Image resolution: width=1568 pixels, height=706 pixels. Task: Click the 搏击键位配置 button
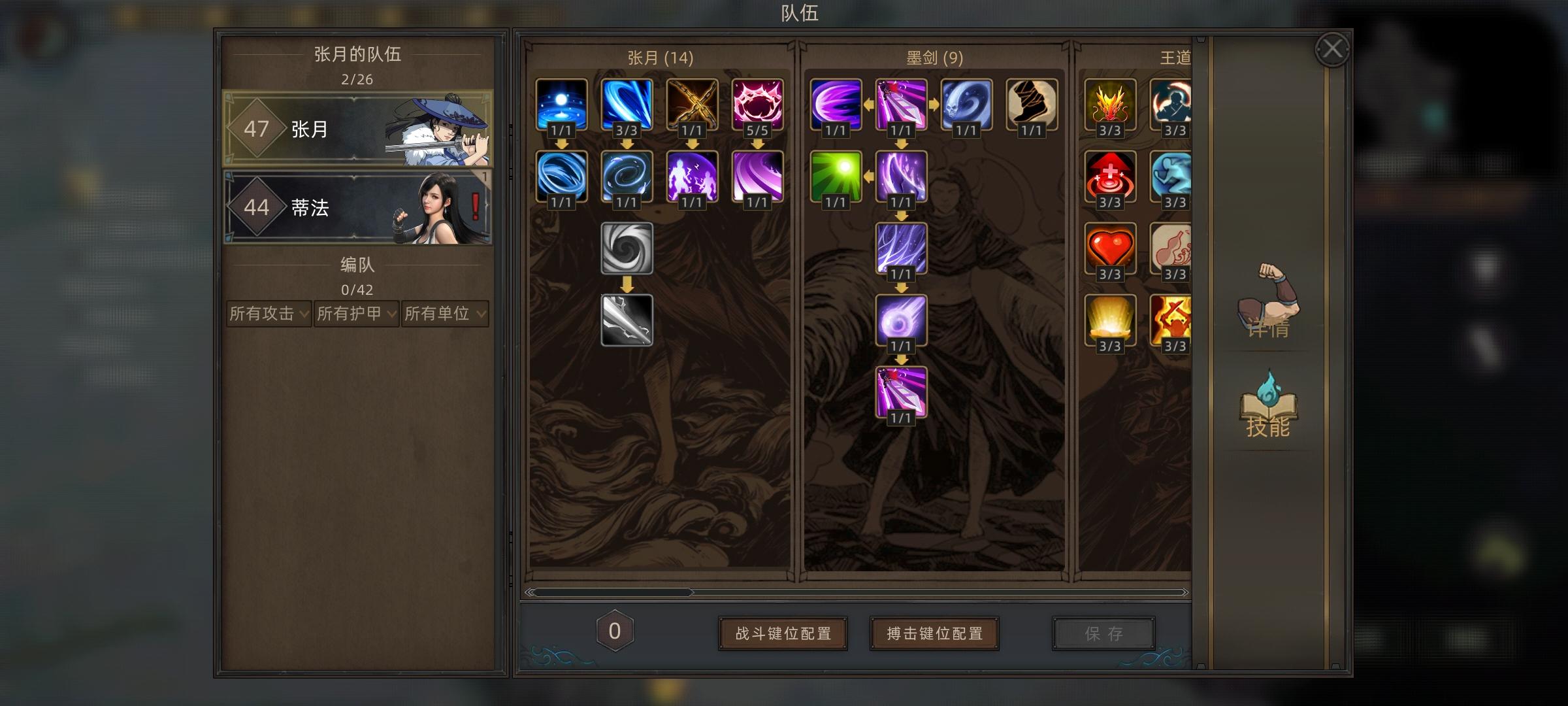934,632
